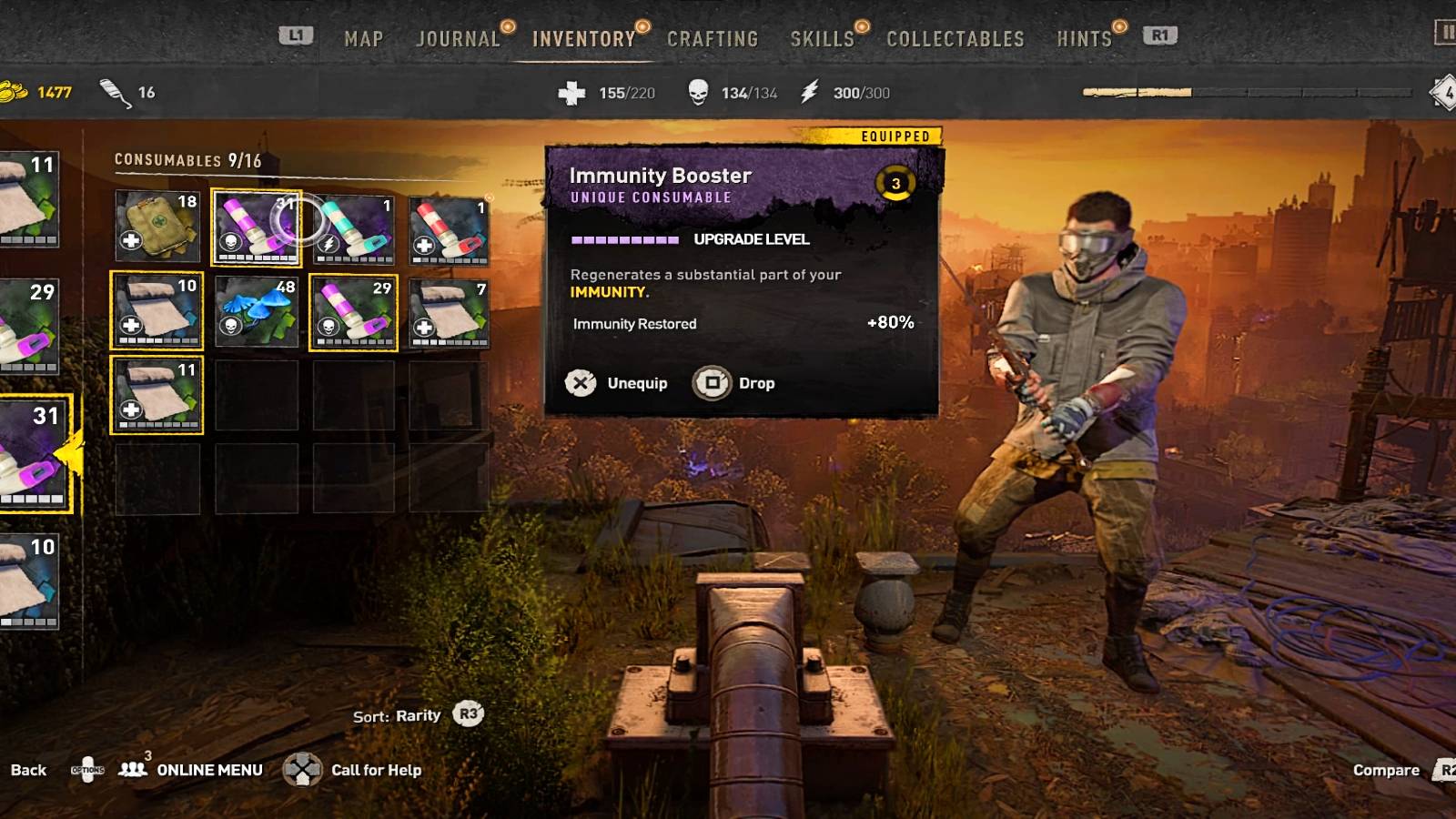Choose the bandage stack of 11 in the consumables grid
1456x819 pixels.
pos(157,394)
